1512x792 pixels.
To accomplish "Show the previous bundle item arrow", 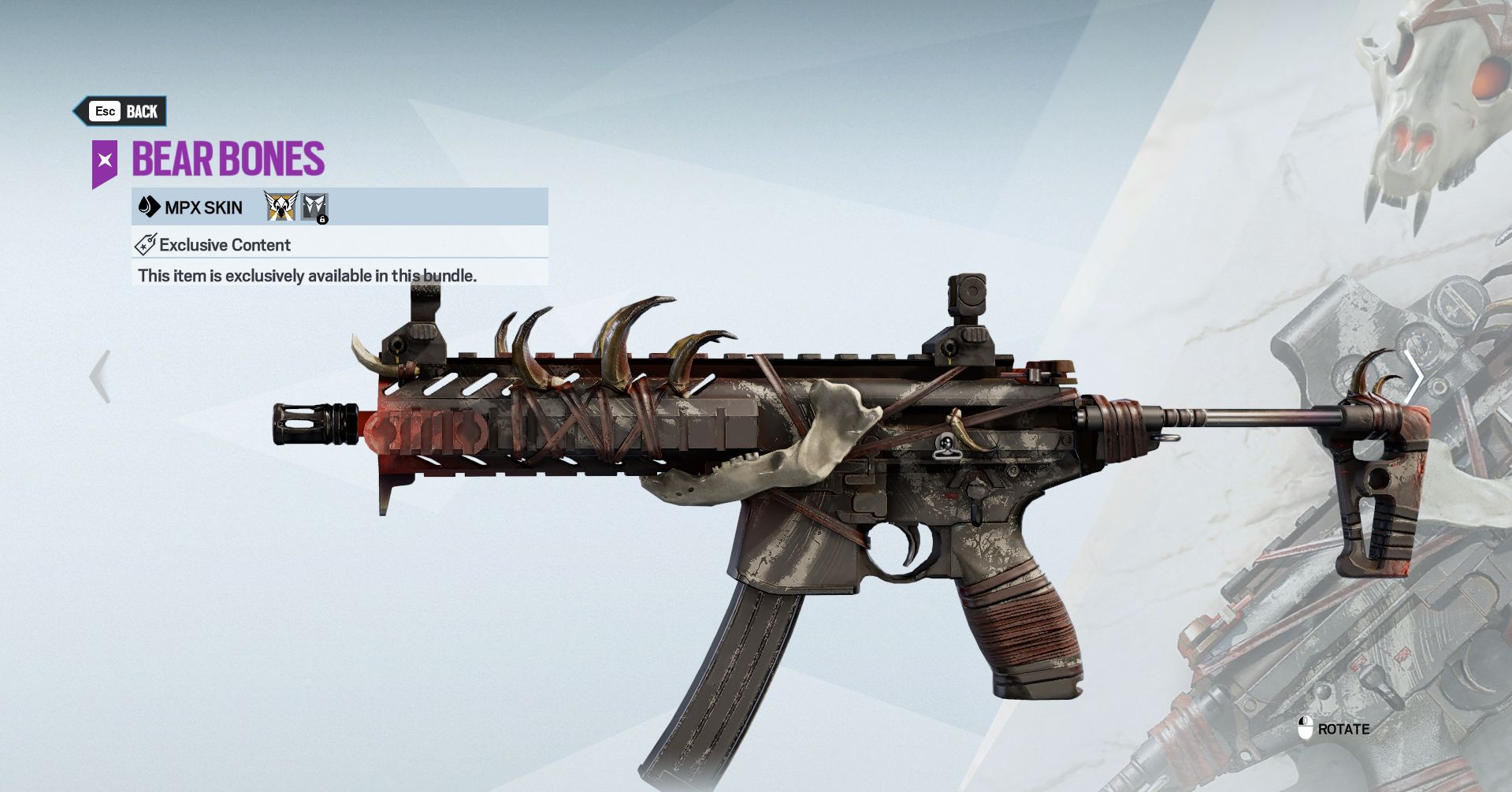I will pyautogui.click(x=100, y=377).
